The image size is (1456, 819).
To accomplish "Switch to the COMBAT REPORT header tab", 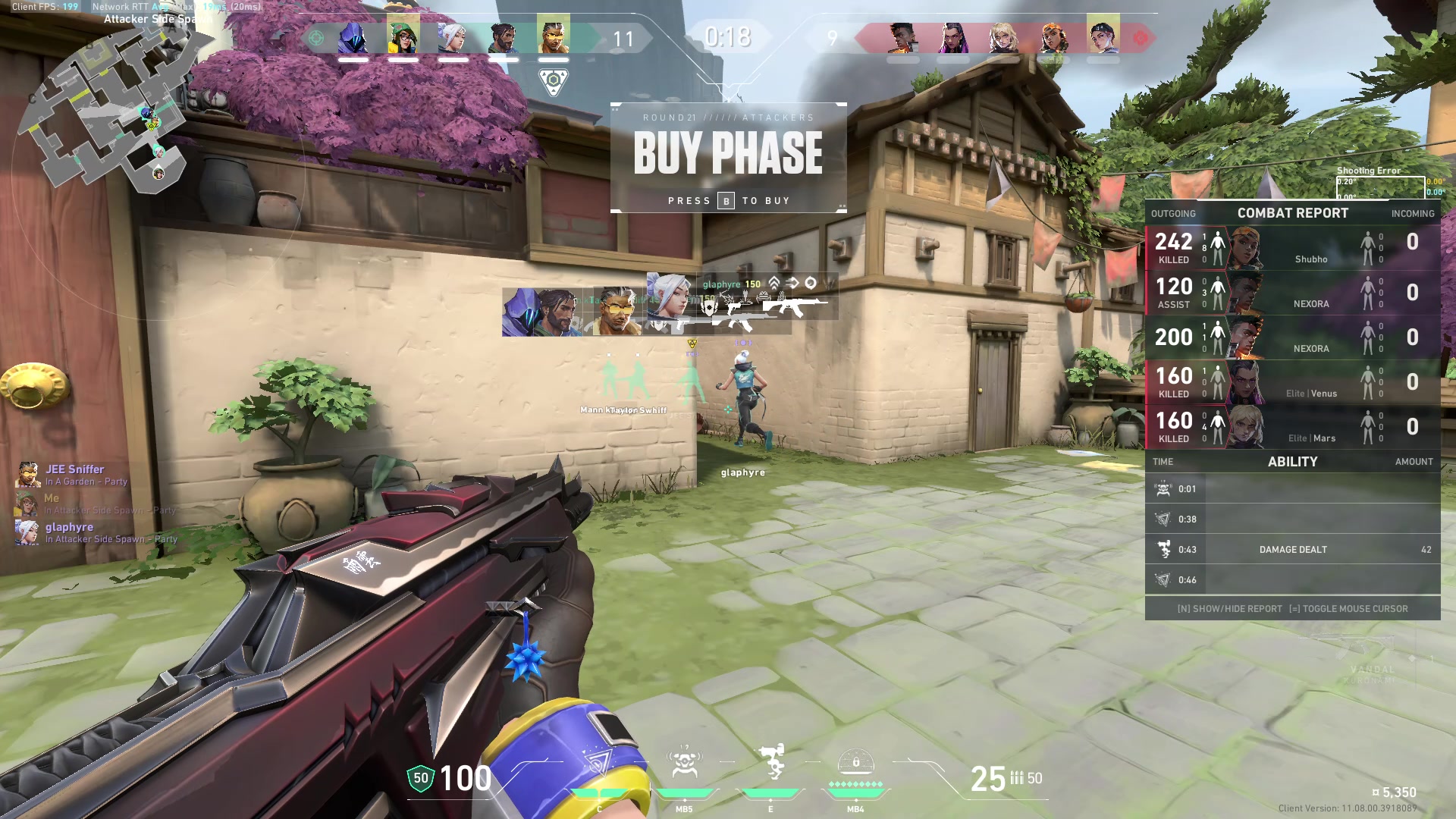I will click(1292, 213).
